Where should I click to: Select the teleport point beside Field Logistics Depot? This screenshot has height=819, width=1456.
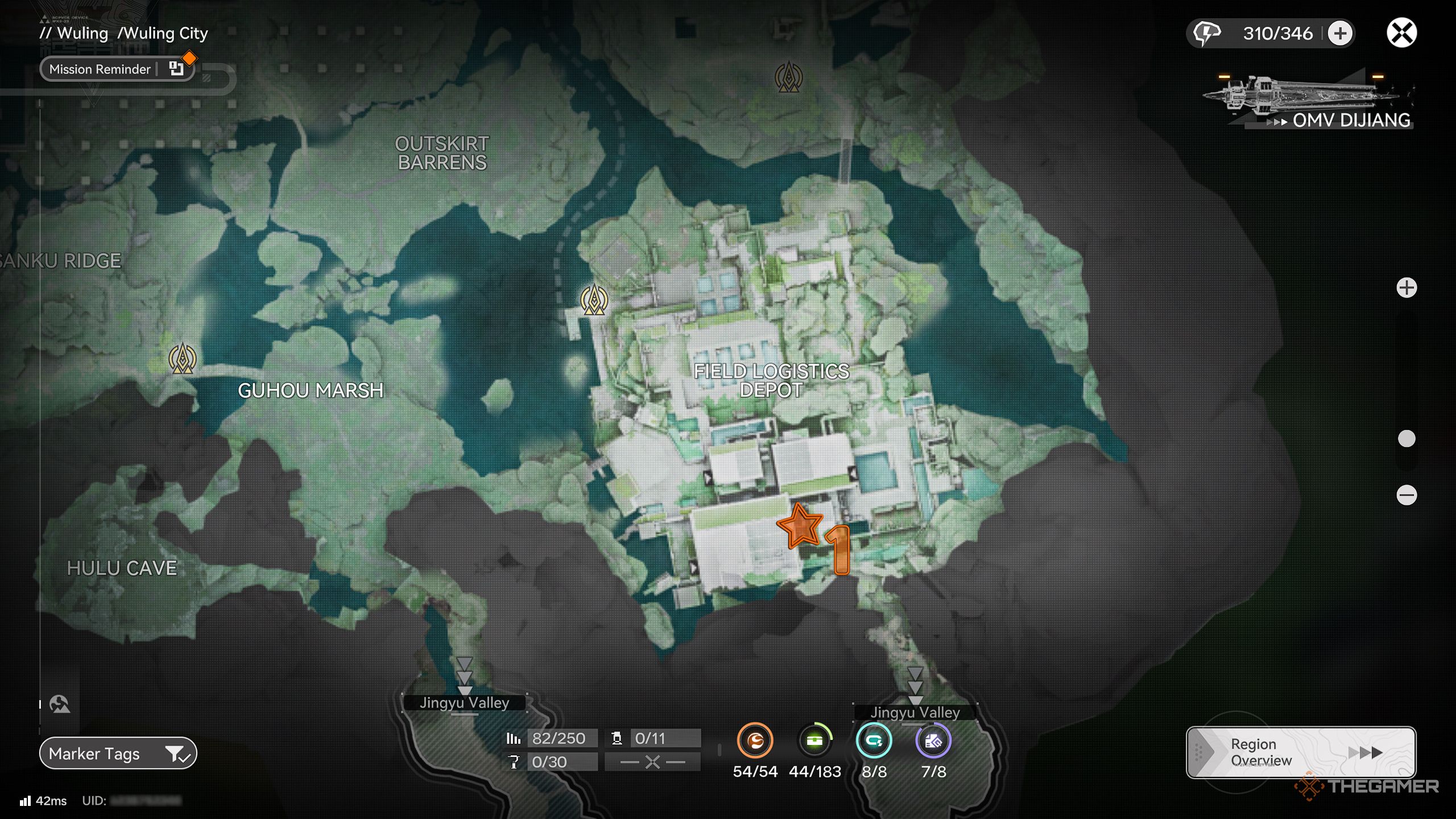click(x=594, y=300)
